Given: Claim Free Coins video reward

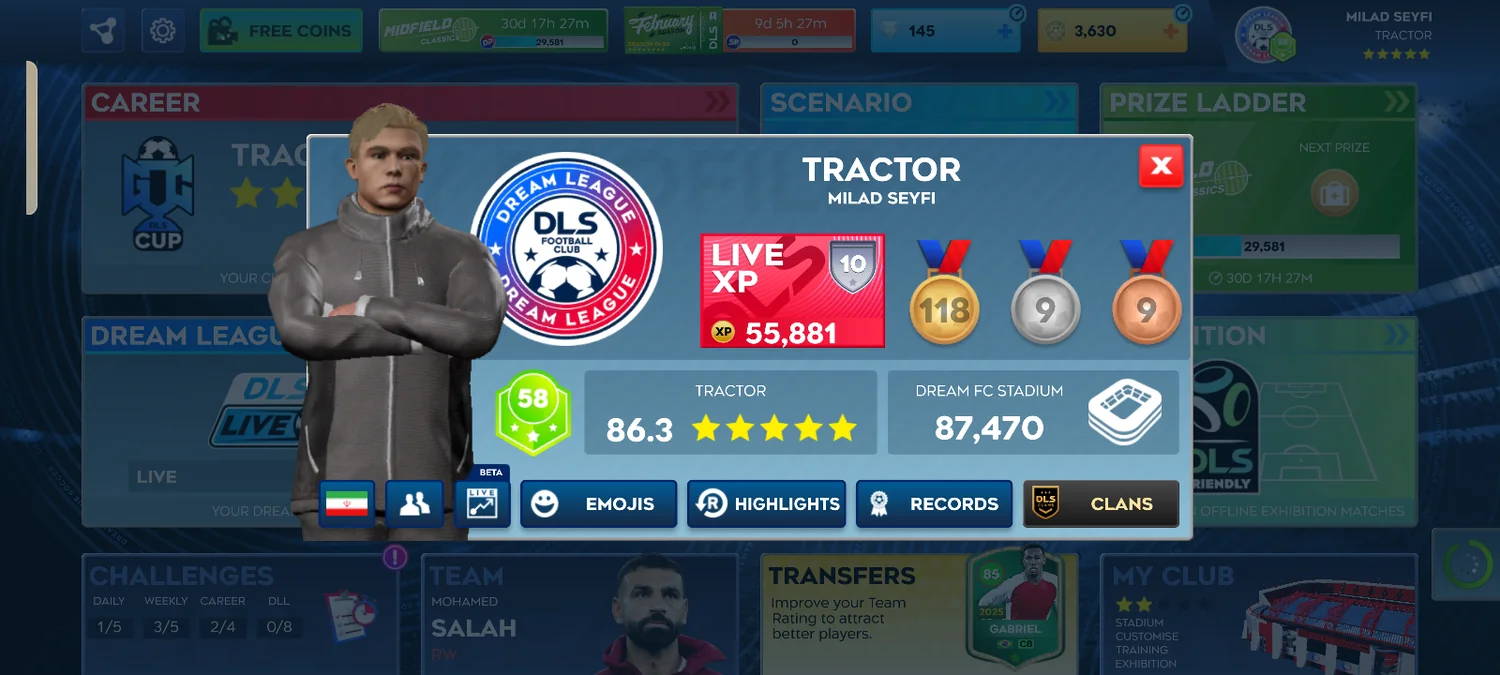Looking at the screenshot, I should point(281,31).
